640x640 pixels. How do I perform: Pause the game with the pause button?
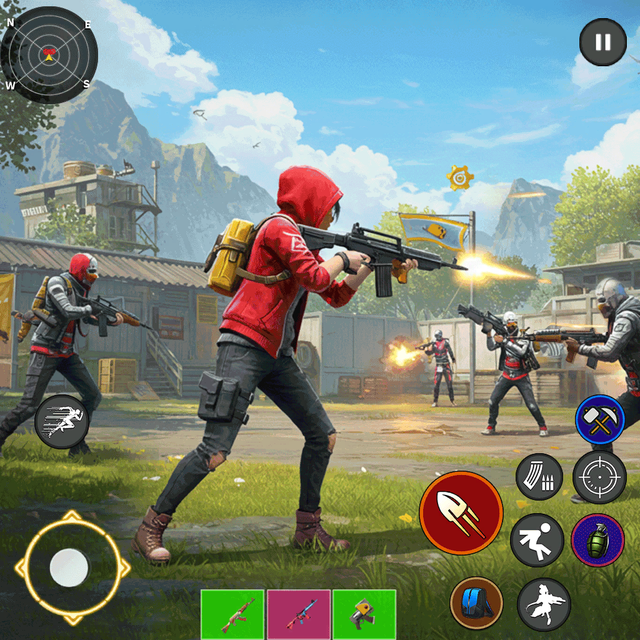tap(603, 43)
